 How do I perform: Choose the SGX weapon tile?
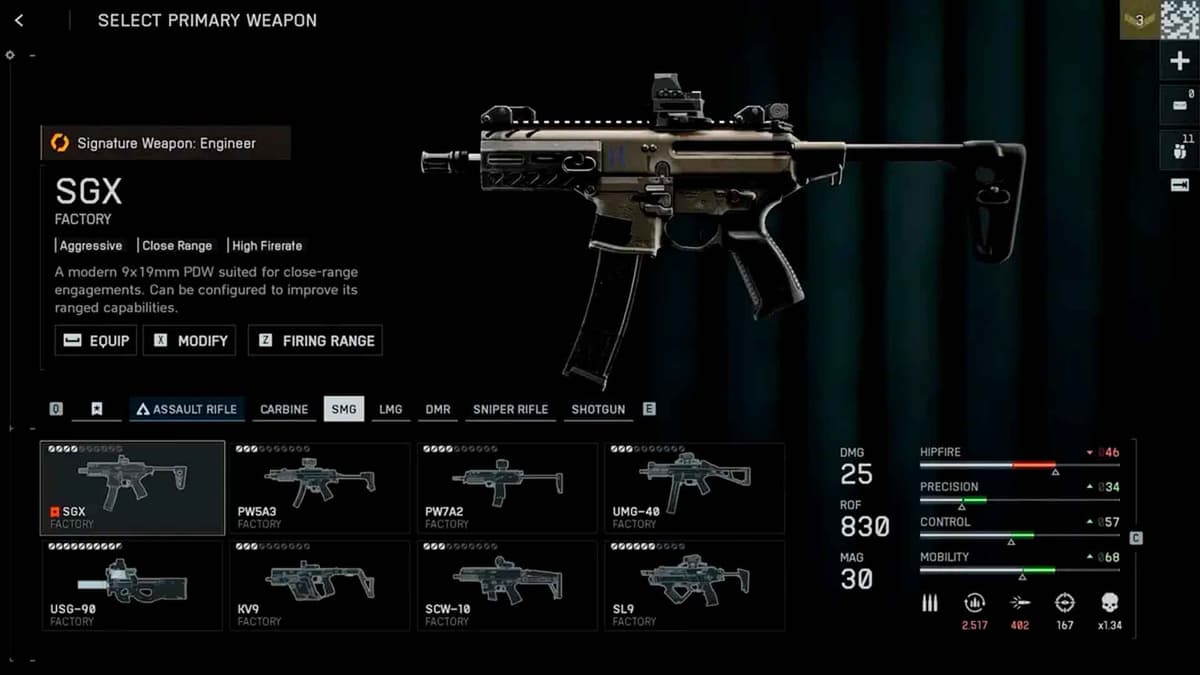pos(132,487)
